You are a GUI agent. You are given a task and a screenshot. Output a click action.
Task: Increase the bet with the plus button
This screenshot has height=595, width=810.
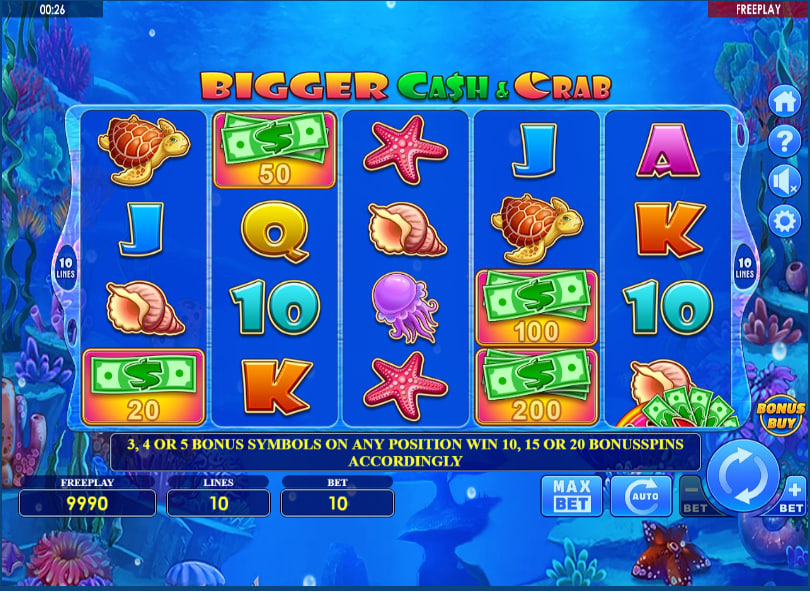[x=793, y=496]
